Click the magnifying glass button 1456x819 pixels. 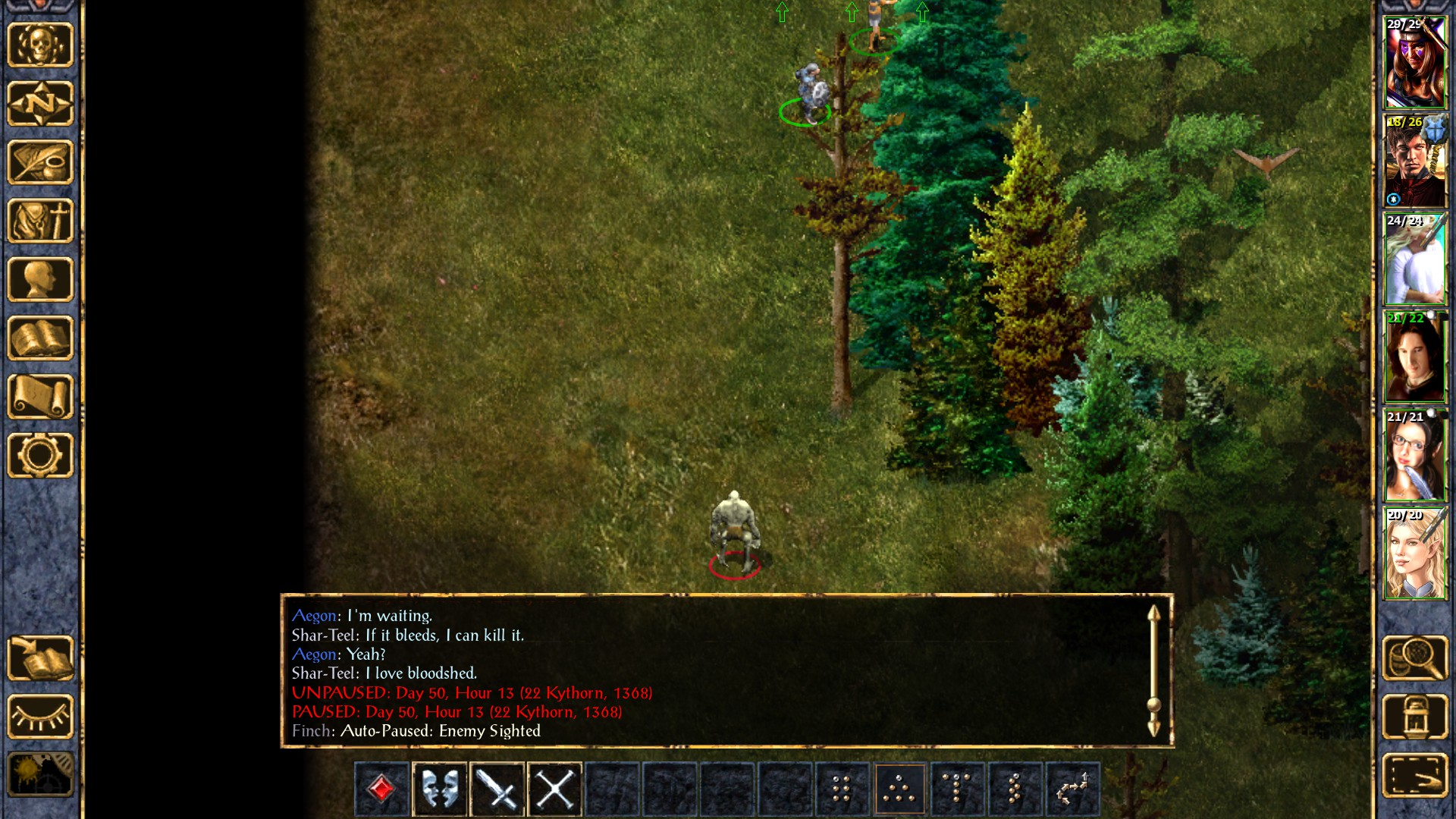(1415, 658)
